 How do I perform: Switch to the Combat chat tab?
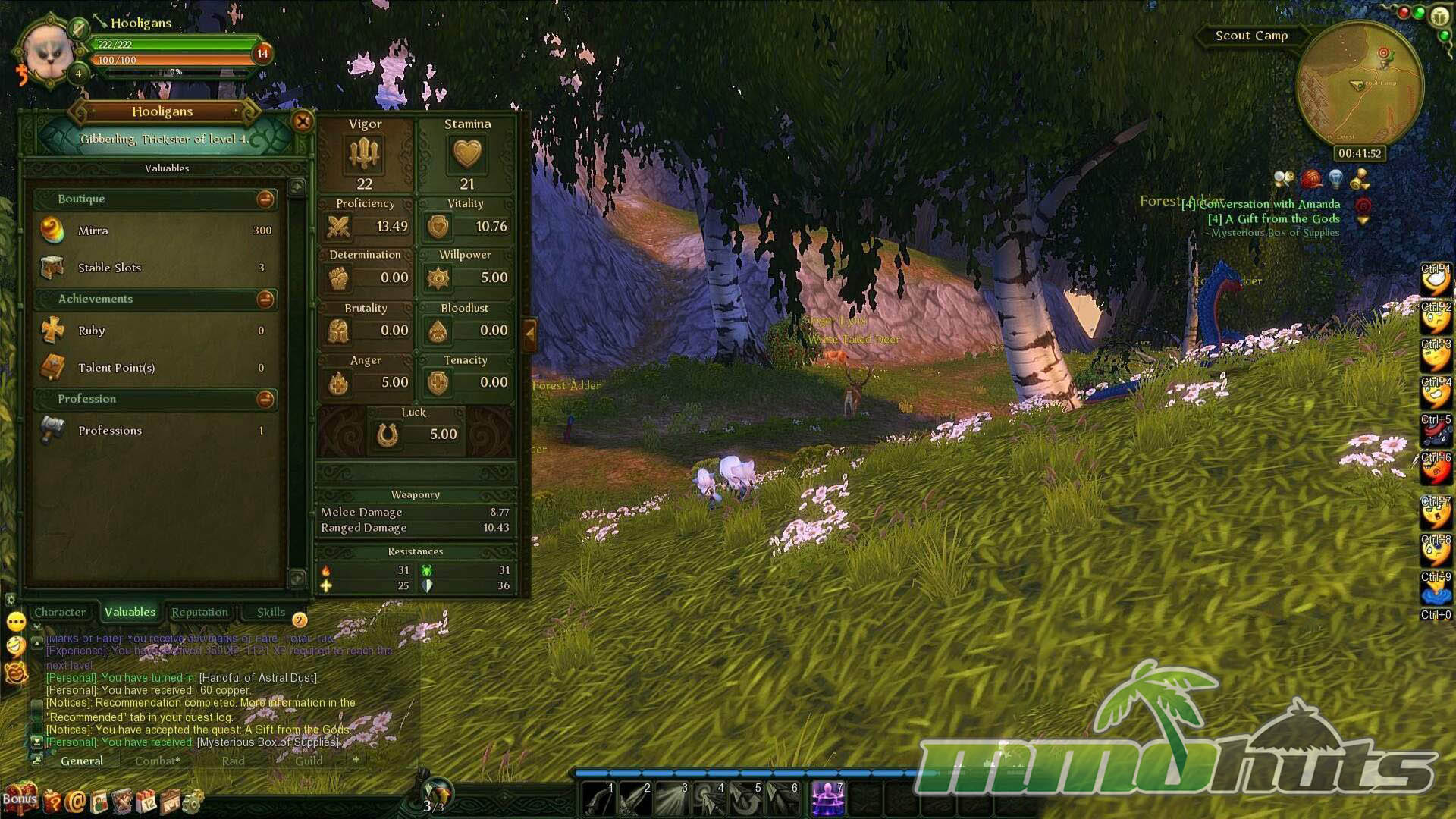click(x=157, y=761)
